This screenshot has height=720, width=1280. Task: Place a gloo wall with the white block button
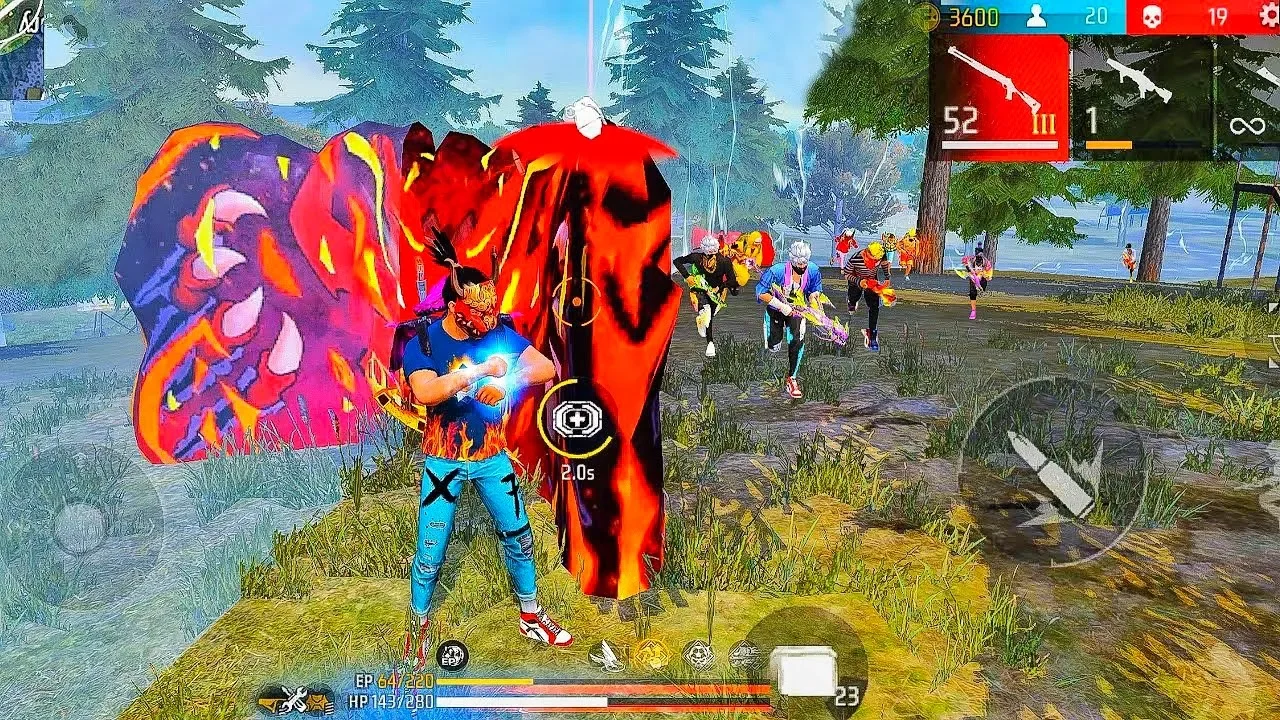pos(806,669)
